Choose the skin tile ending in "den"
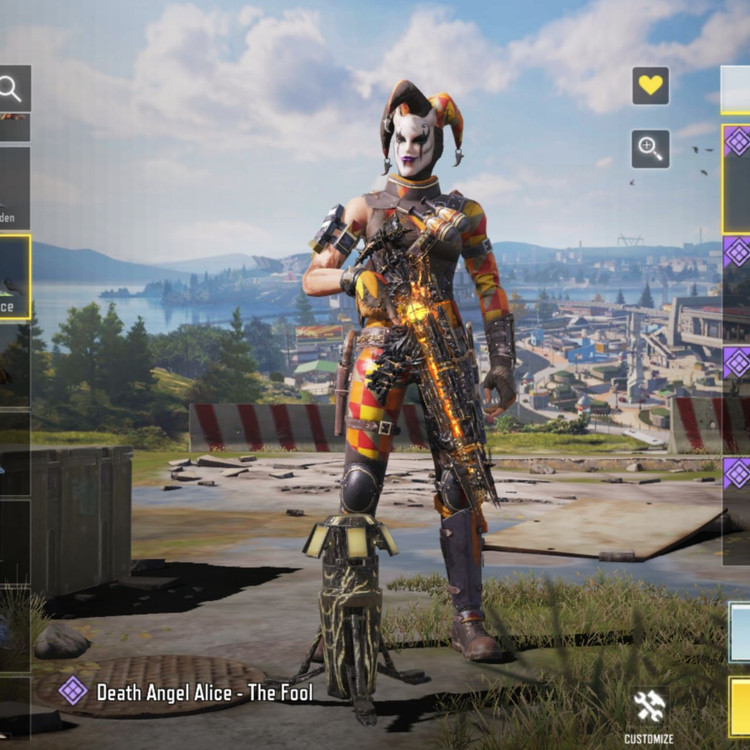This screenshot has width=750, height=750. pyautogui.click(x=14, y=188)
